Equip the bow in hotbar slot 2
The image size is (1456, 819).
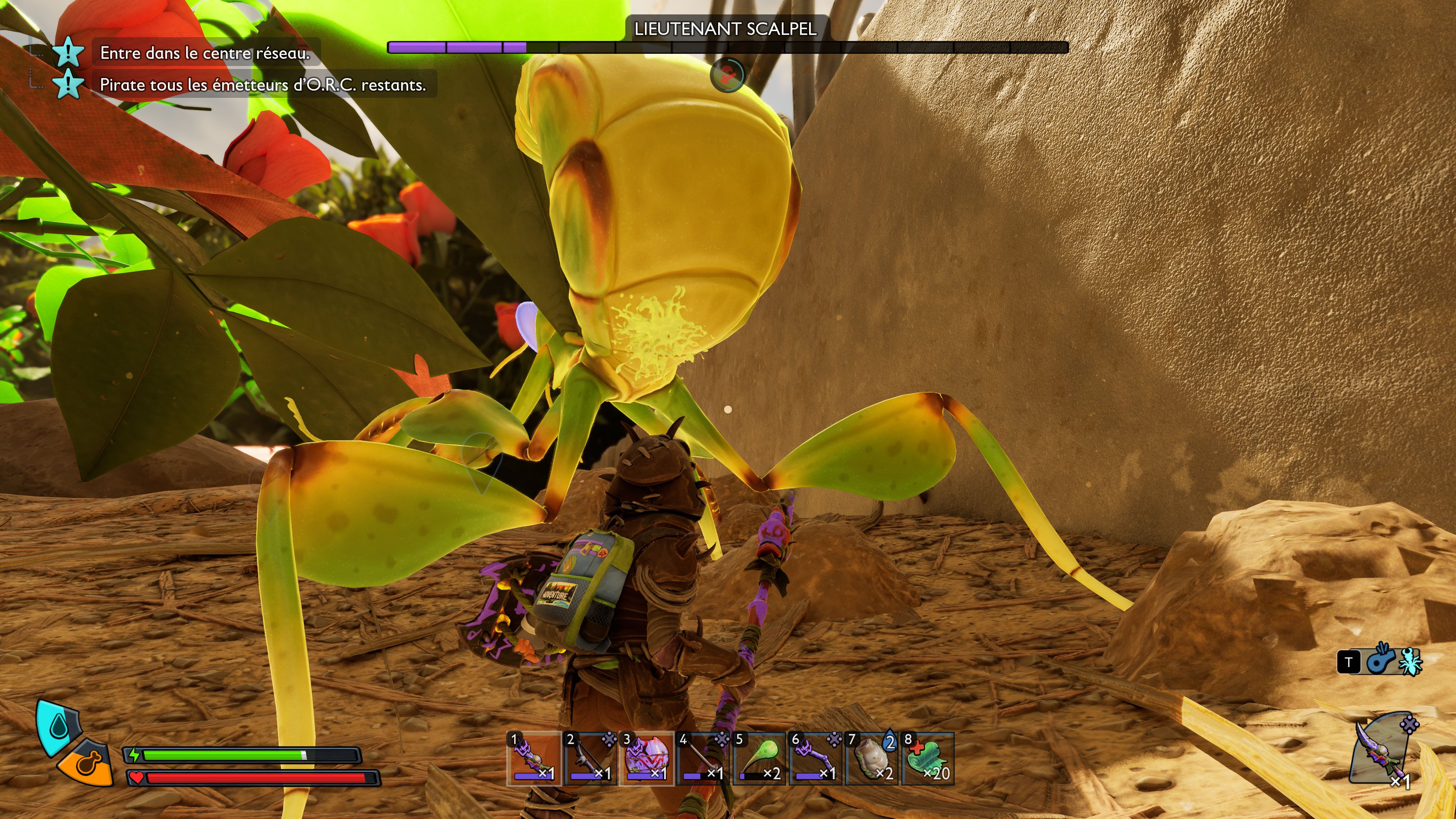590,758
